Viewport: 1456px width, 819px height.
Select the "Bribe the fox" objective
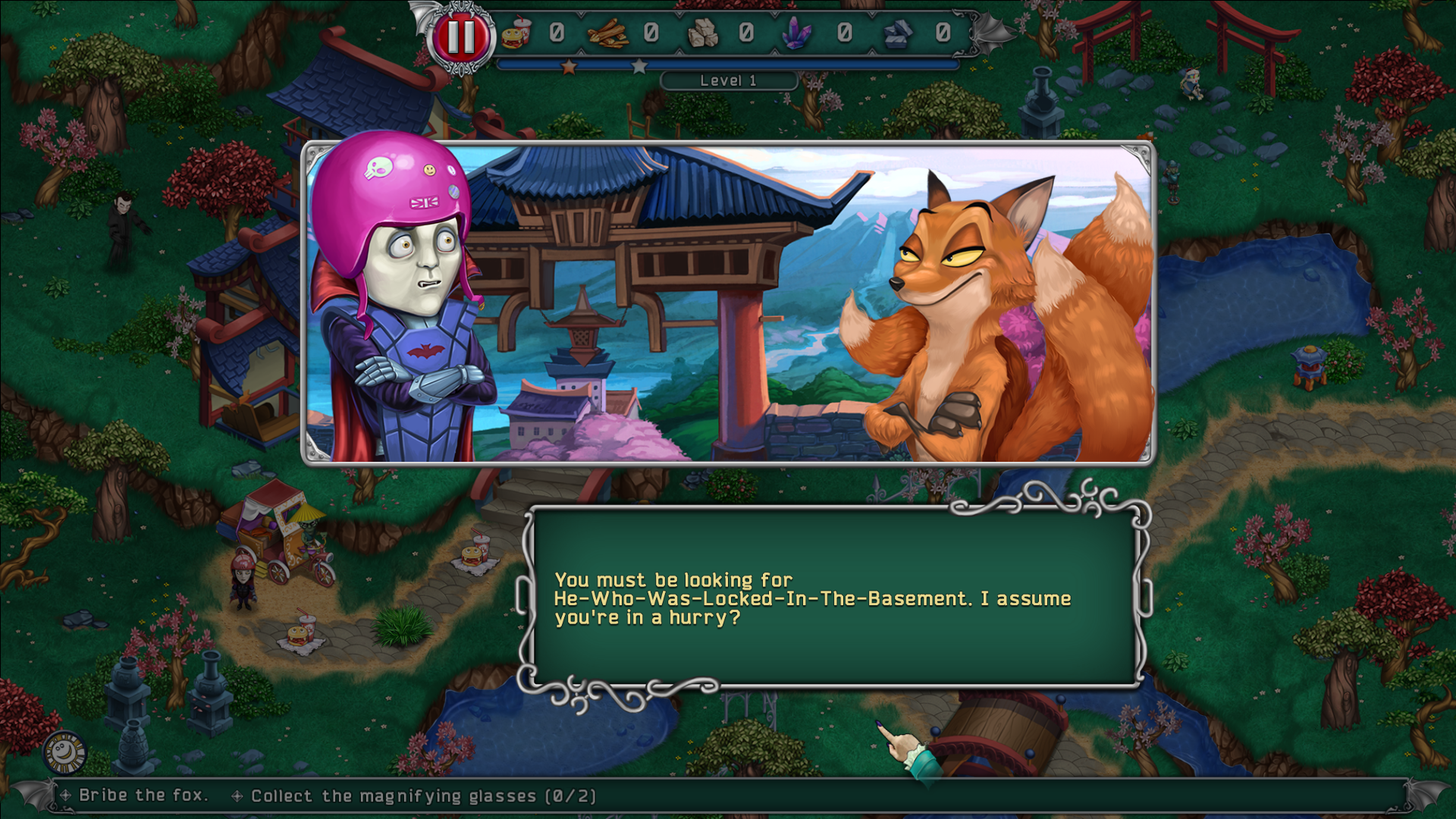(142, 795)
